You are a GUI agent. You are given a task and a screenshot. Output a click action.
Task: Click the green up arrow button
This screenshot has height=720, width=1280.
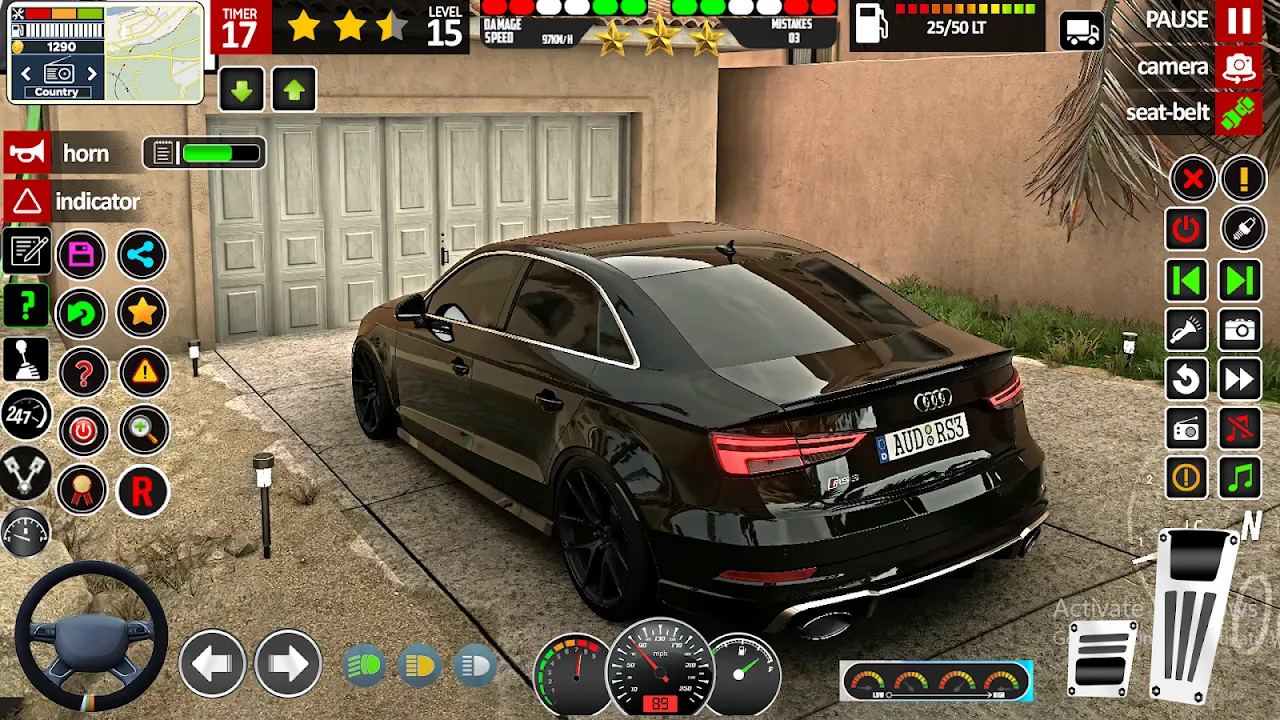pos(293,90)
